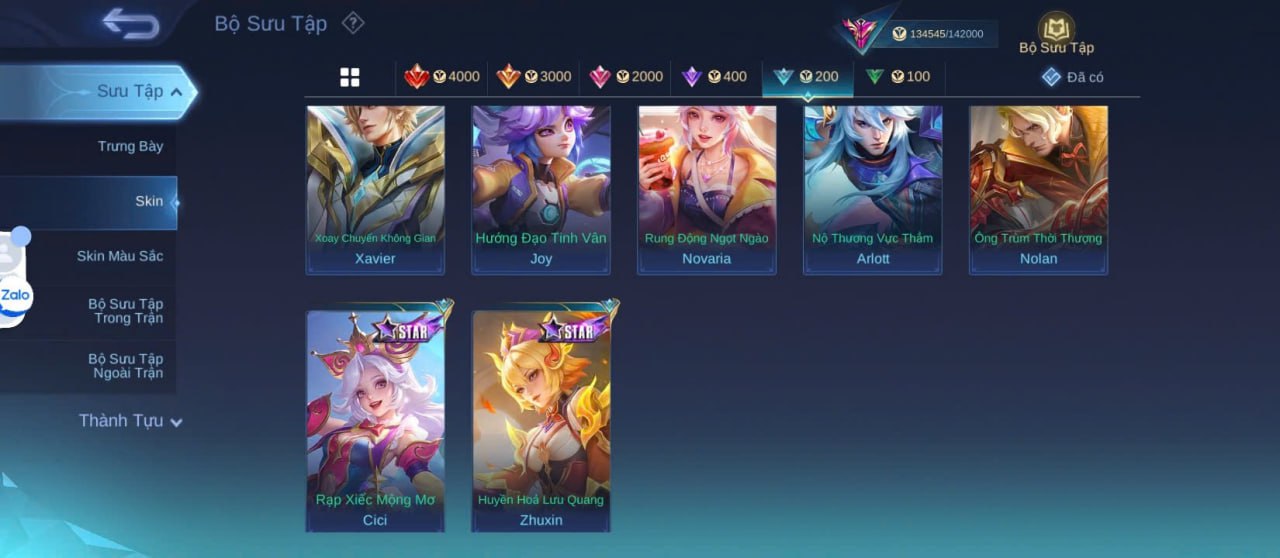Switch to the 4000 points tier tab
This screenshot has width=1280, height=558.
pos(442,77)
